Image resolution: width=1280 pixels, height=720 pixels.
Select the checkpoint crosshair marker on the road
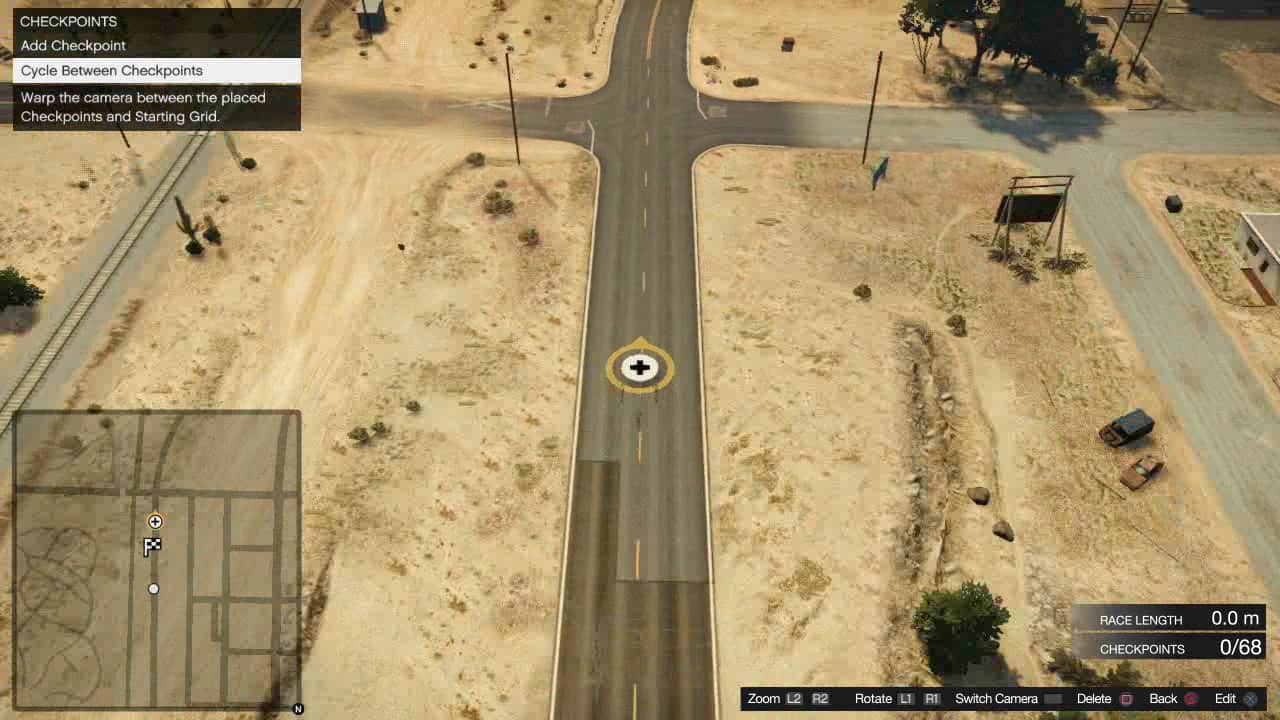639,368
